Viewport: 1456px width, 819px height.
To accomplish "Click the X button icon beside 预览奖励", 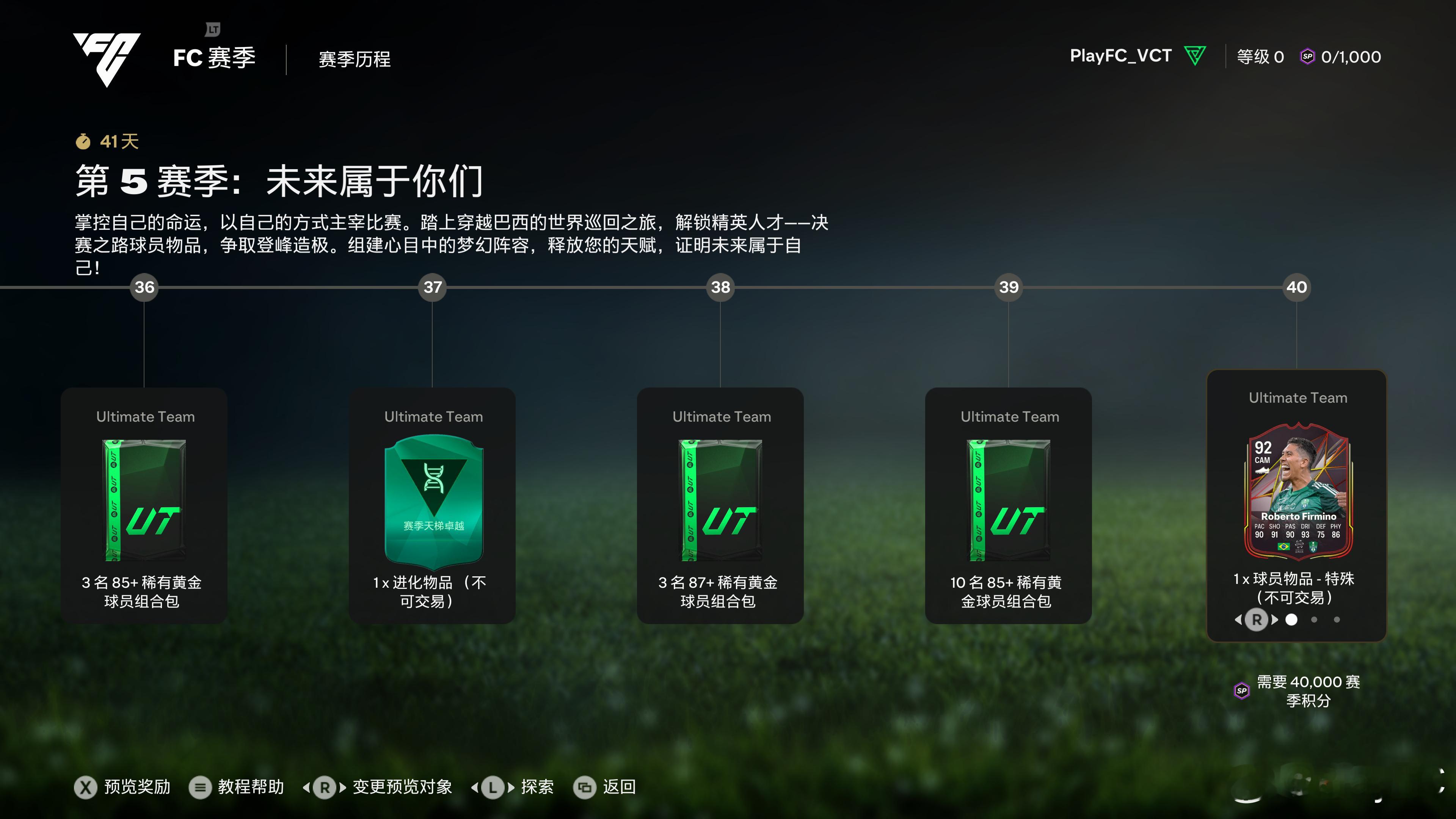I will [x=85, y=788].
